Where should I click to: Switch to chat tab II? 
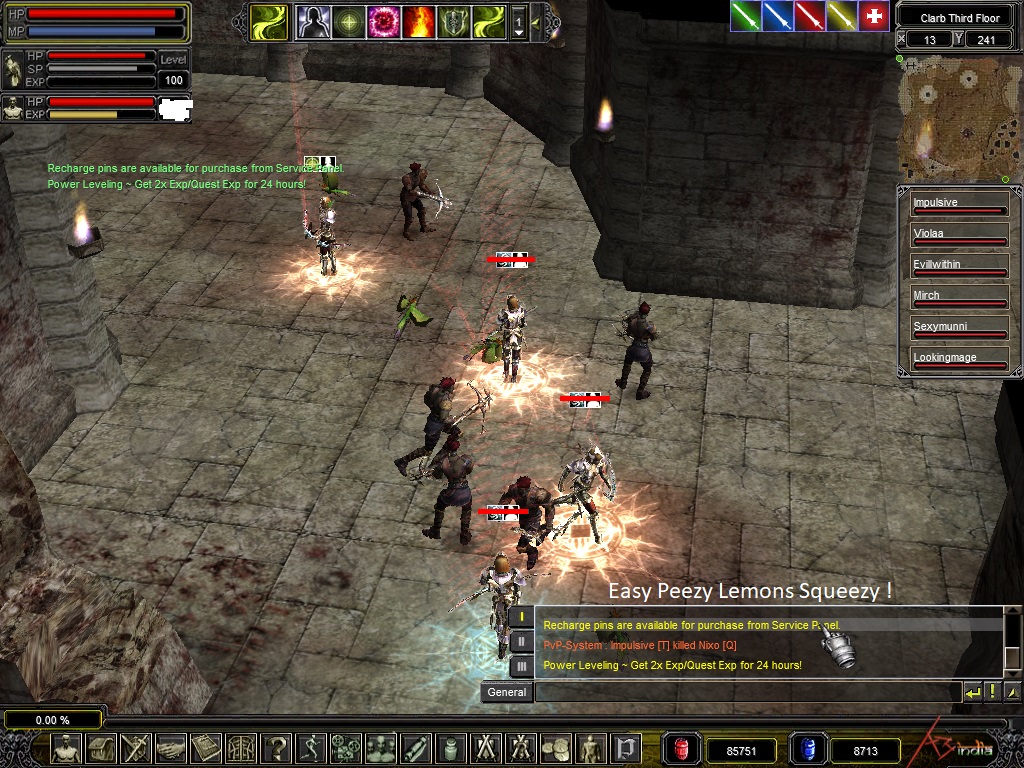pyautogui.click(x=521, y=641)
